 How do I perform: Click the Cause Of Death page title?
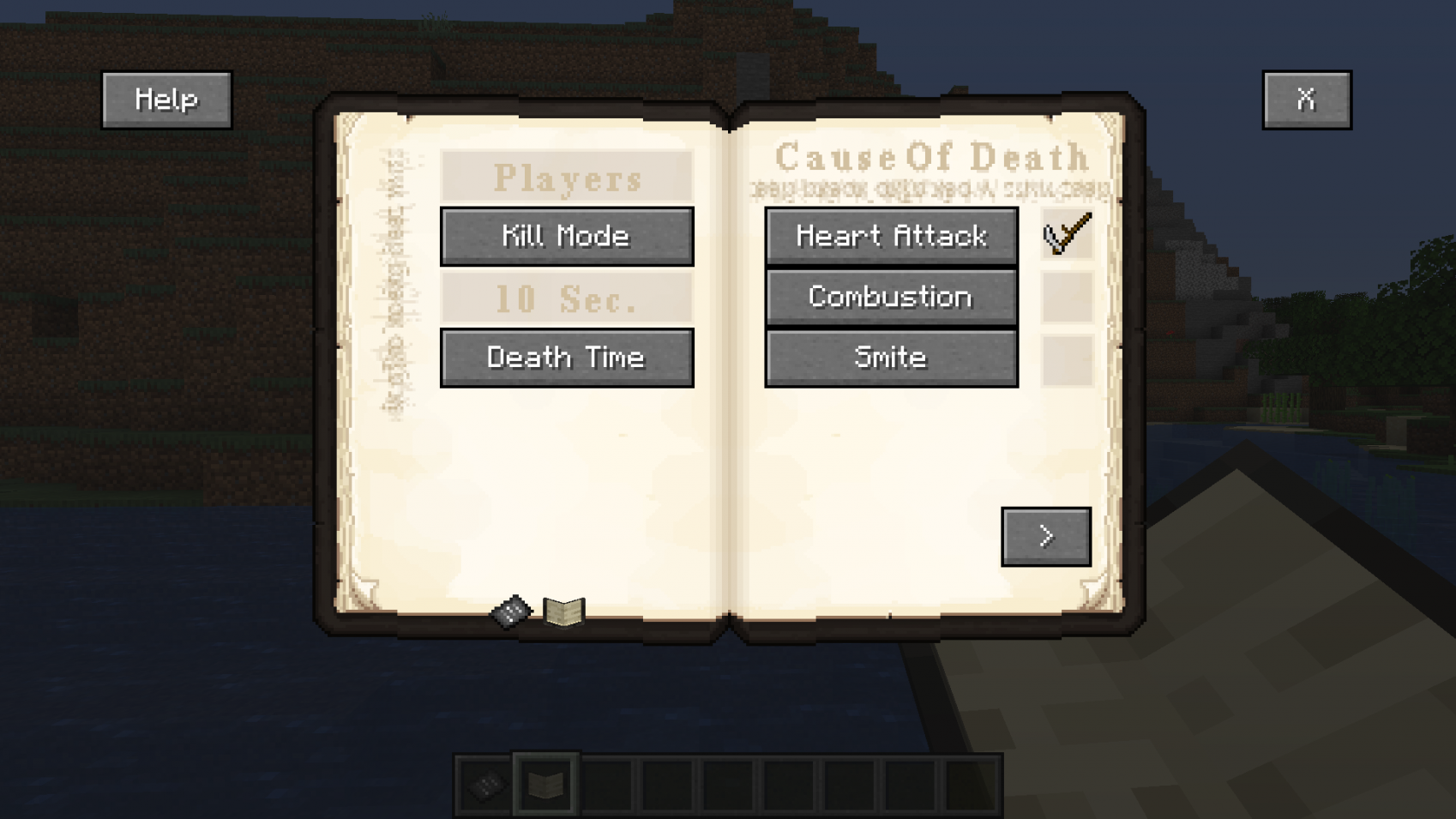point(932,157)
